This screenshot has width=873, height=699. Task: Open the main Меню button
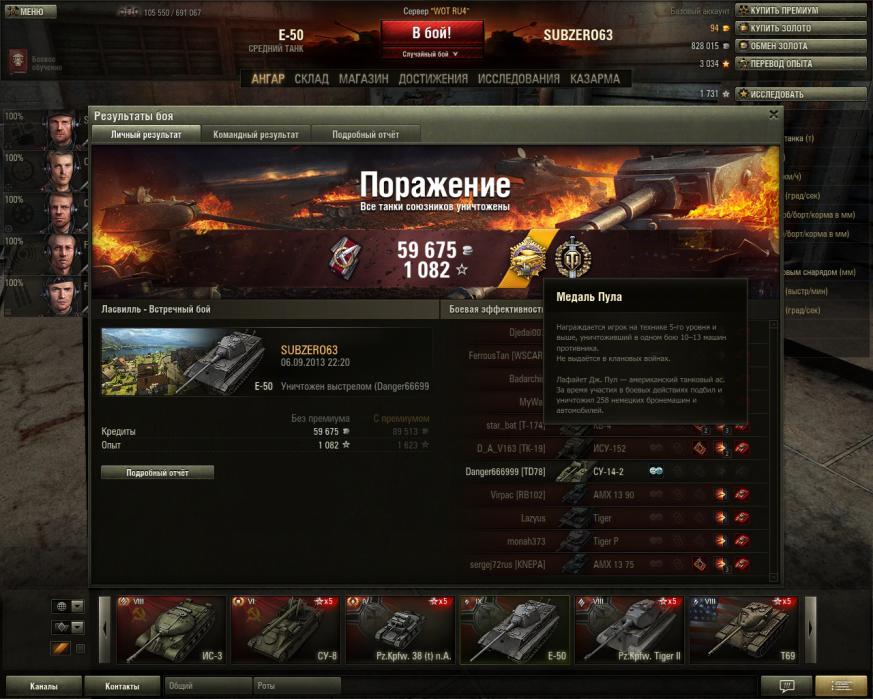[27, 11]
